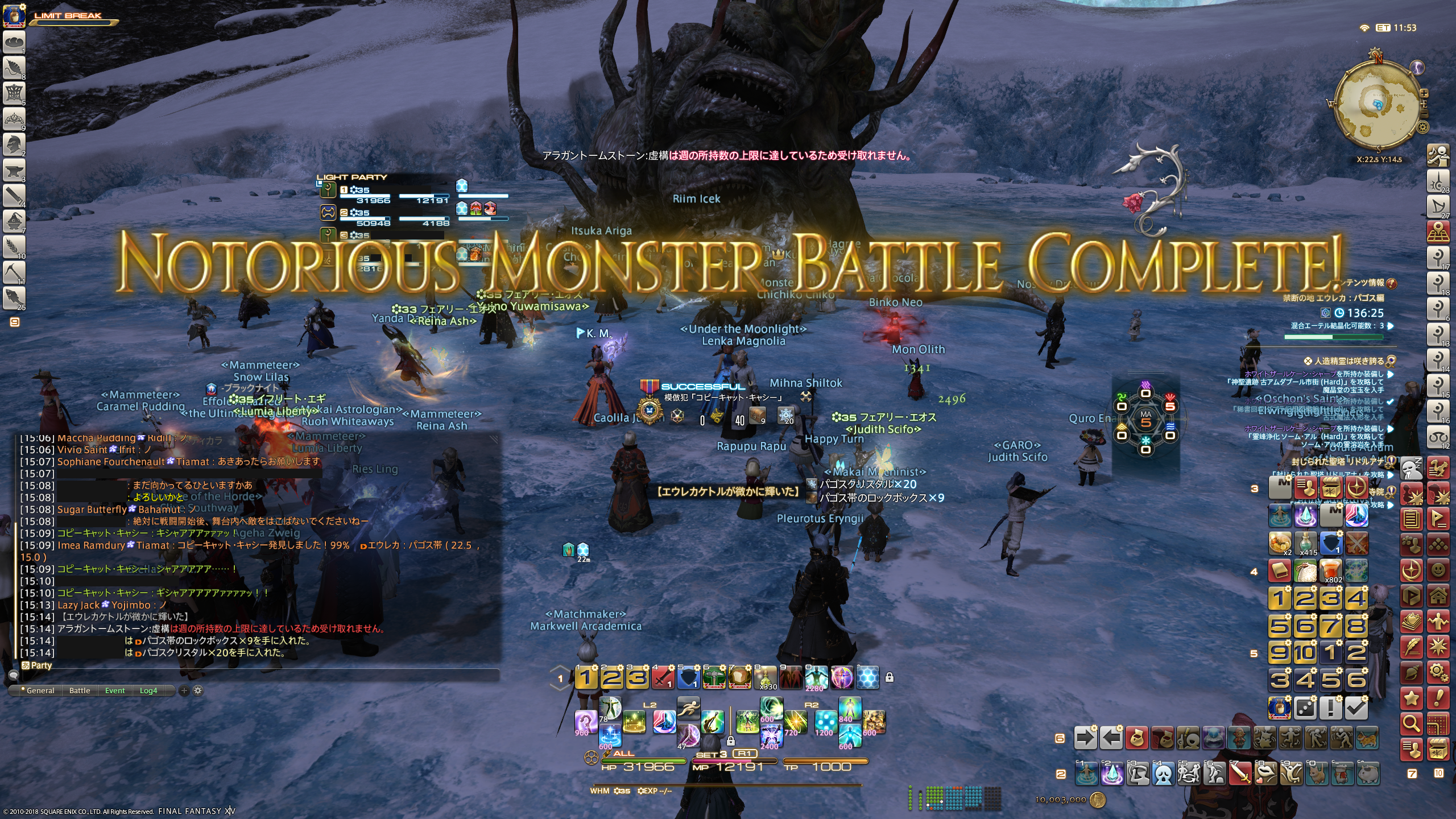Use the tea item showing x802
Viewport: 1456px width, 819px height.
[x=1330, y=570]
